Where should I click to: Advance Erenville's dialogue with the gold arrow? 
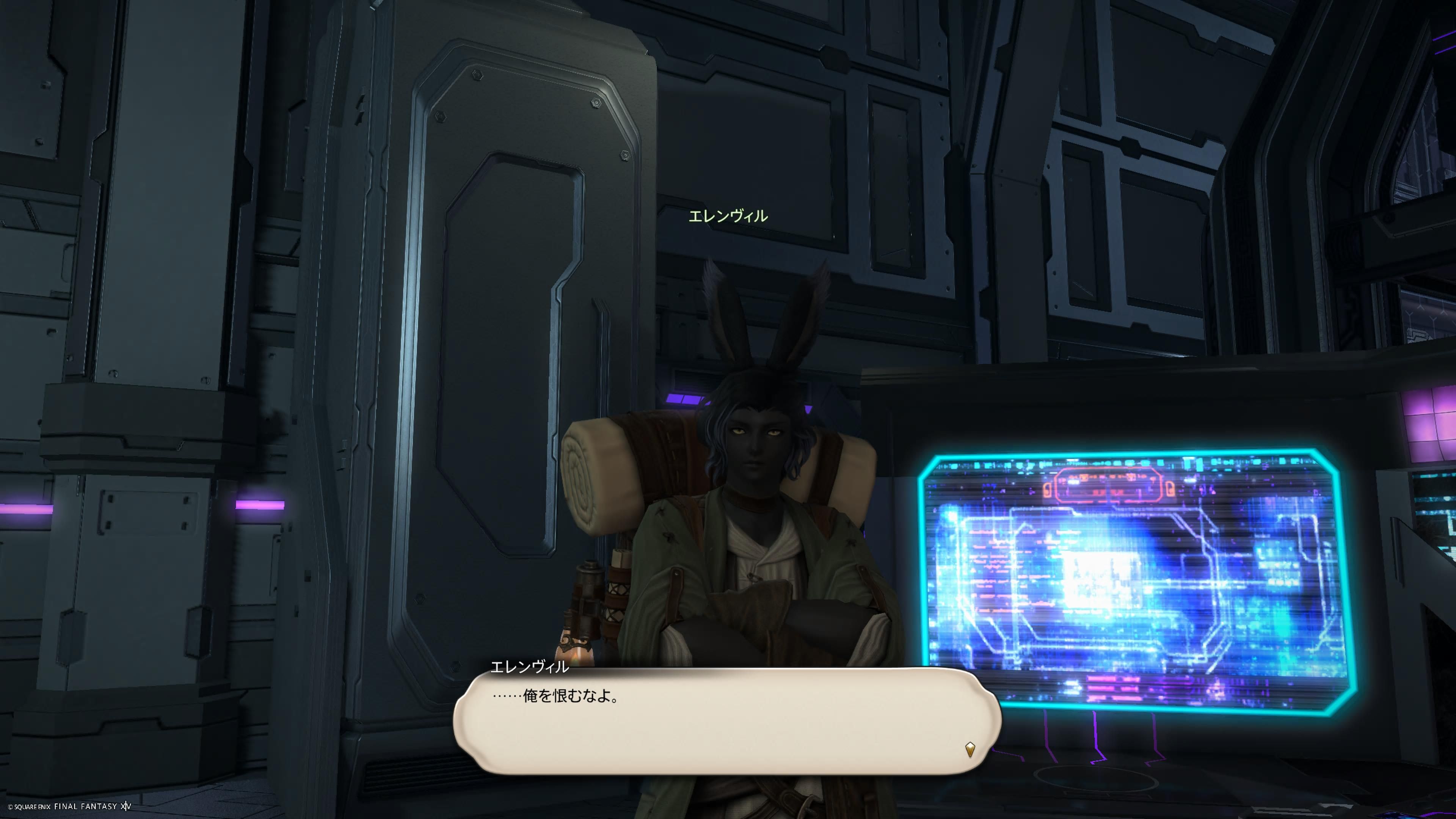970,750
